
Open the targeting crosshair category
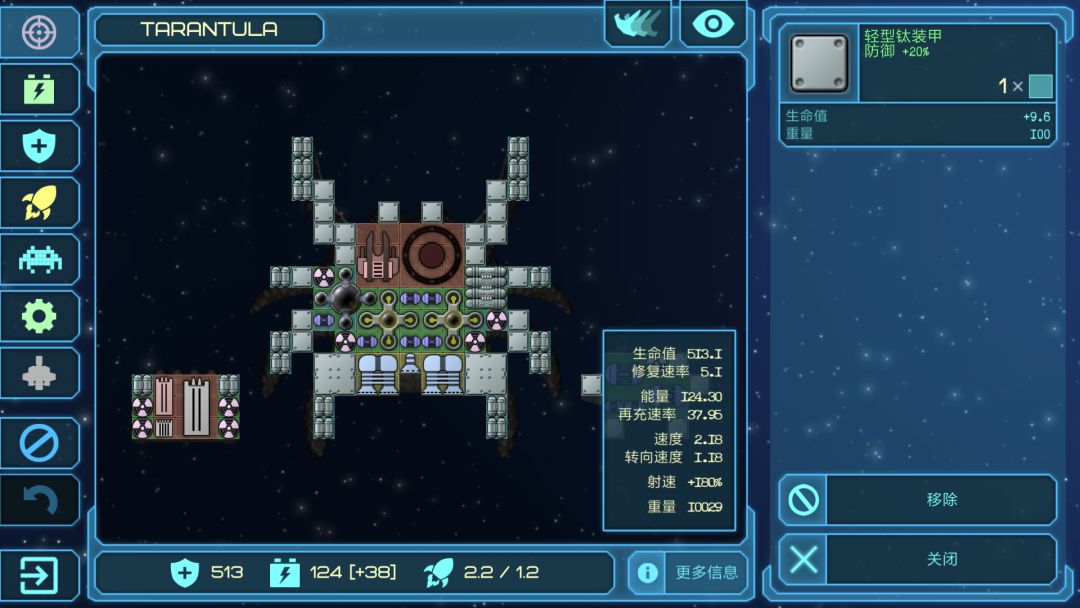[39, 32]
